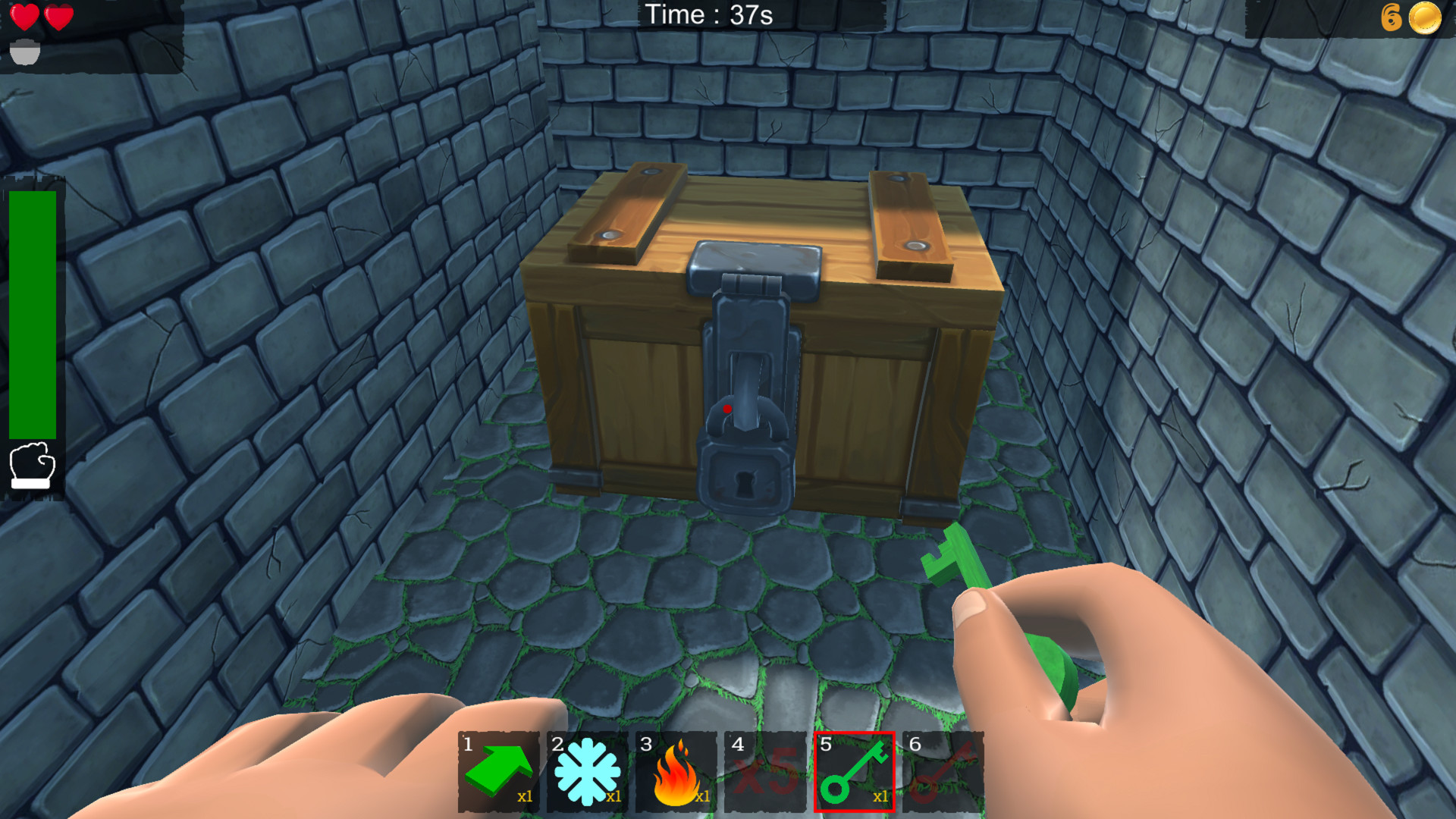Click the red dot on the lock shackle

click(x=729, y=409)
